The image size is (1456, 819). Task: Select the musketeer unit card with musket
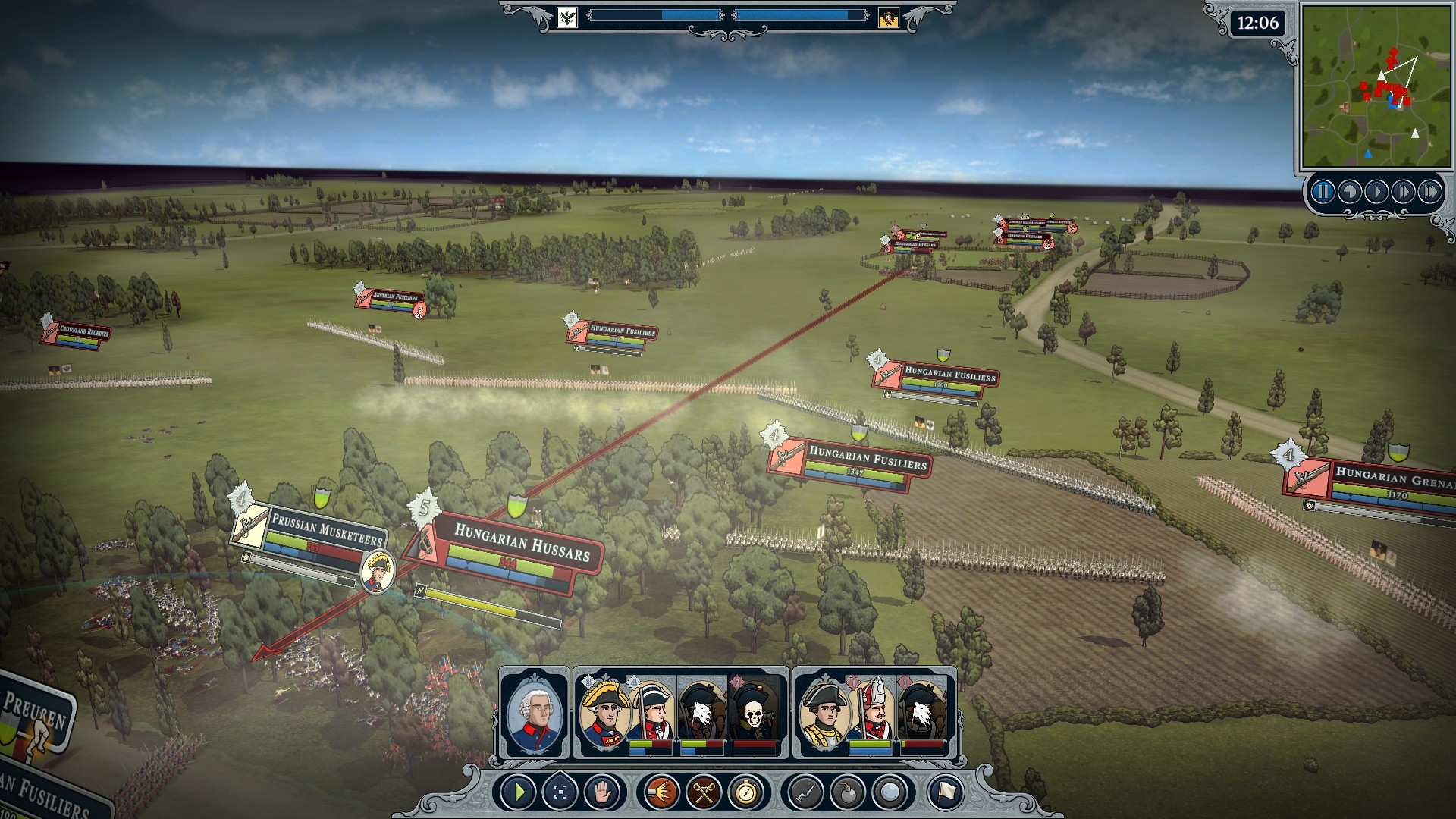(651, 713)
